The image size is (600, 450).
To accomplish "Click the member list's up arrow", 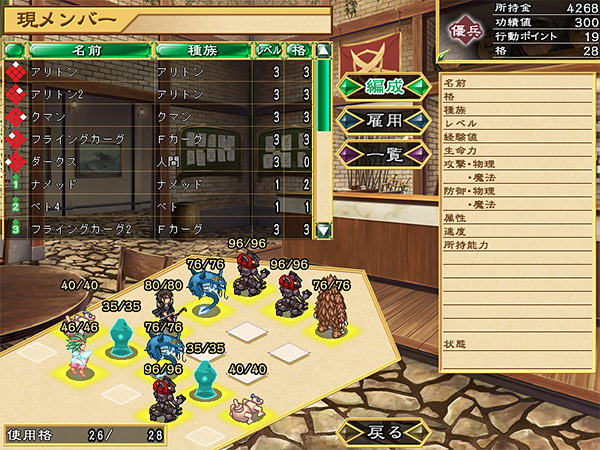I will 323,49.
